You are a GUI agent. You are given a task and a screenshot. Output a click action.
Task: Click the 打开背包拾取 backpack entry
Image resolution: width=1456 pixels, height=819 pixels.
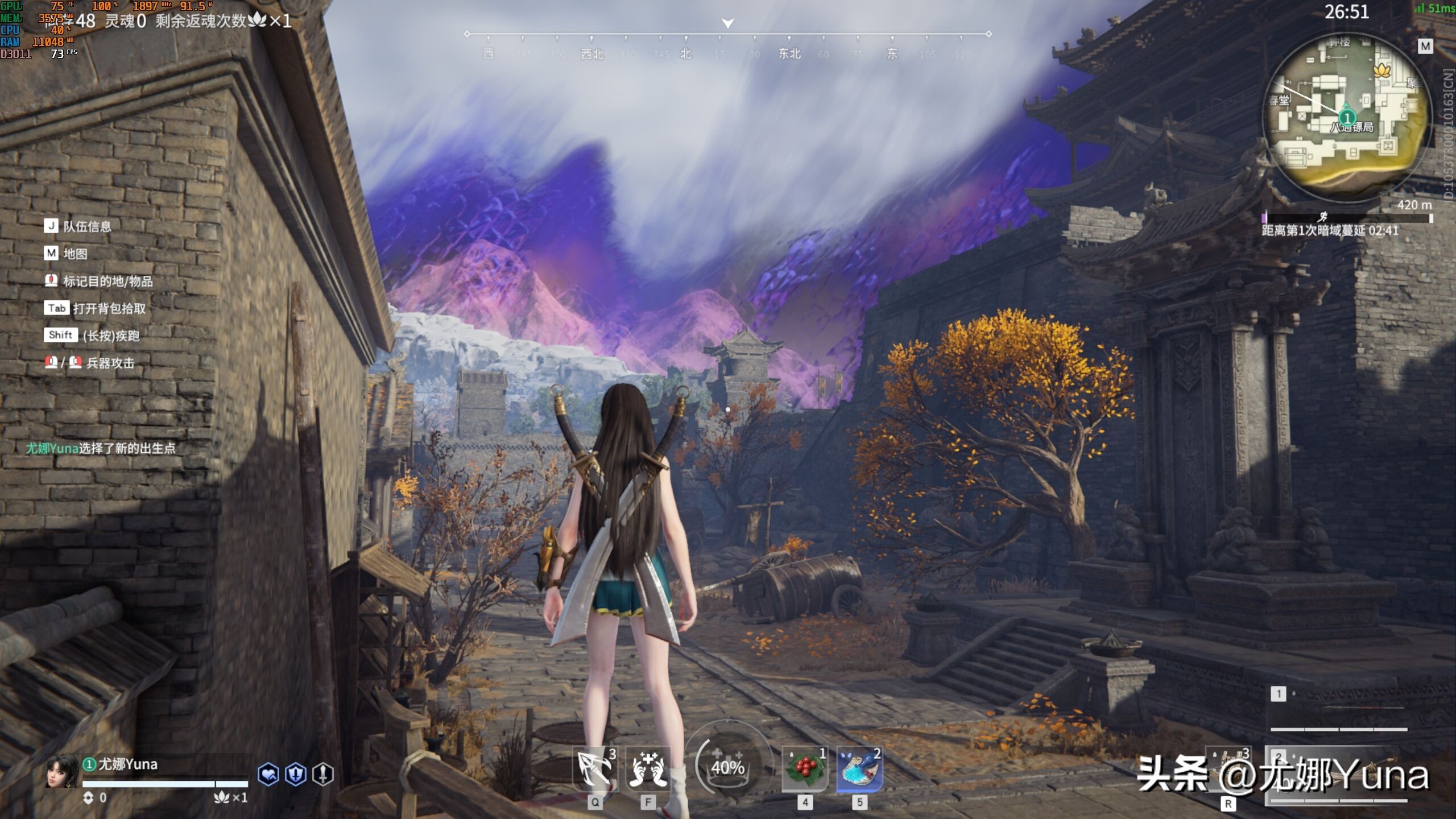[109, 308]
